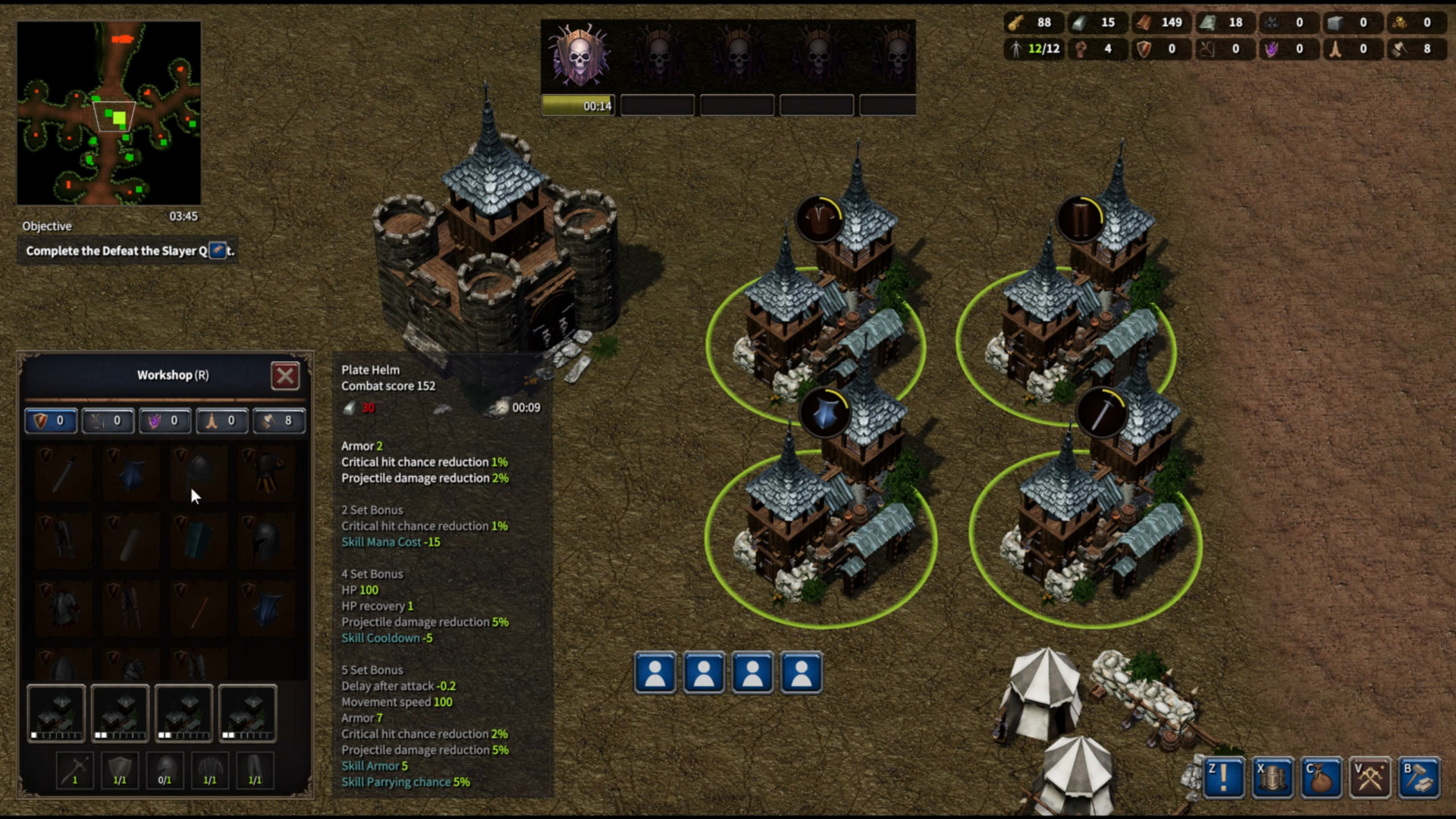This screenshot has width=1456, height=819.
Task: Click the helmet slot filter showing 0/1
Action: tap(165, 770)
